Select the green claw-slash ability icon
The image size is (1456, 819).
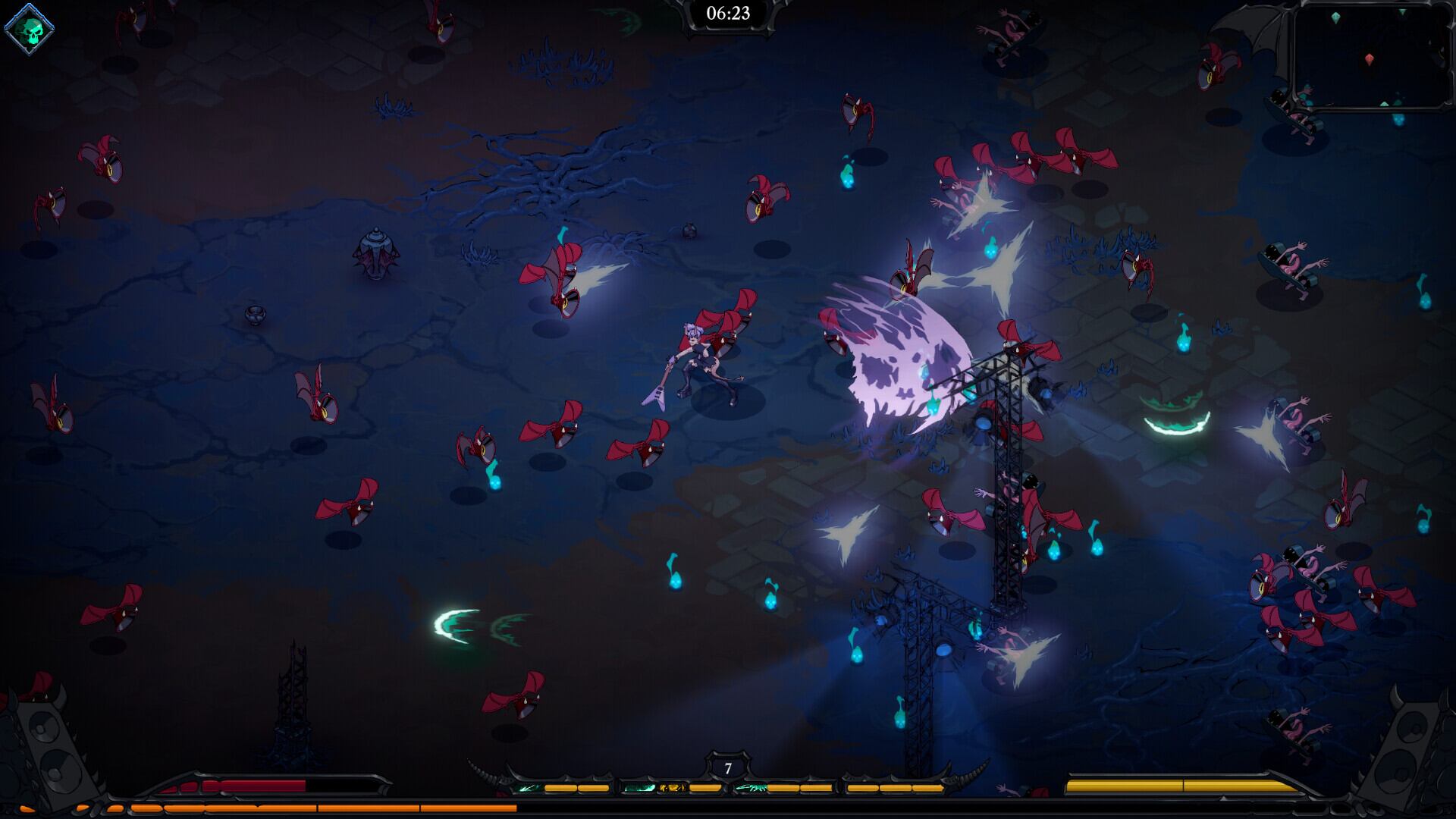[751, 789]
